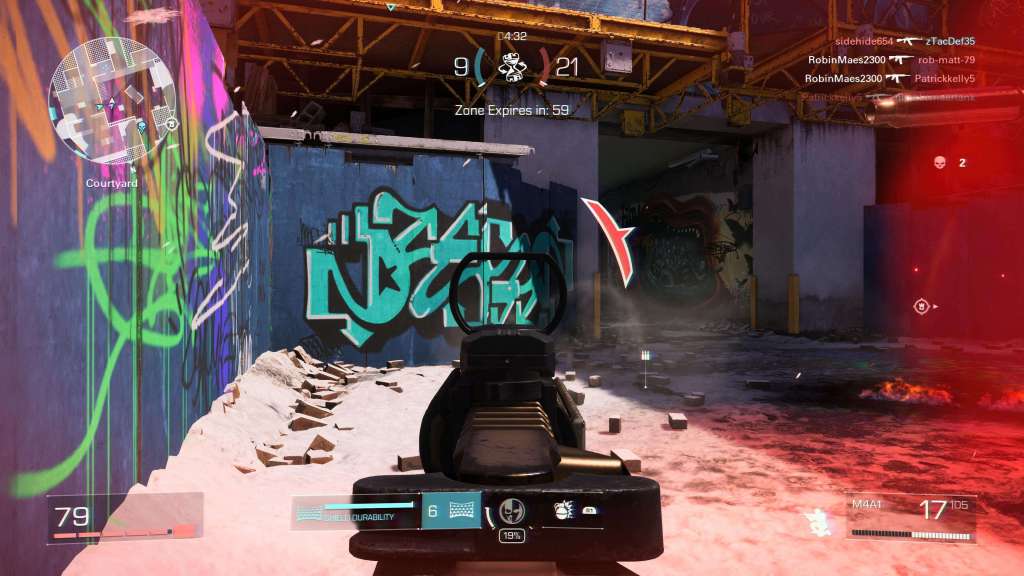Select the M4A1 weapon panel
This screenshot has height=576, width=1024.
911,513
